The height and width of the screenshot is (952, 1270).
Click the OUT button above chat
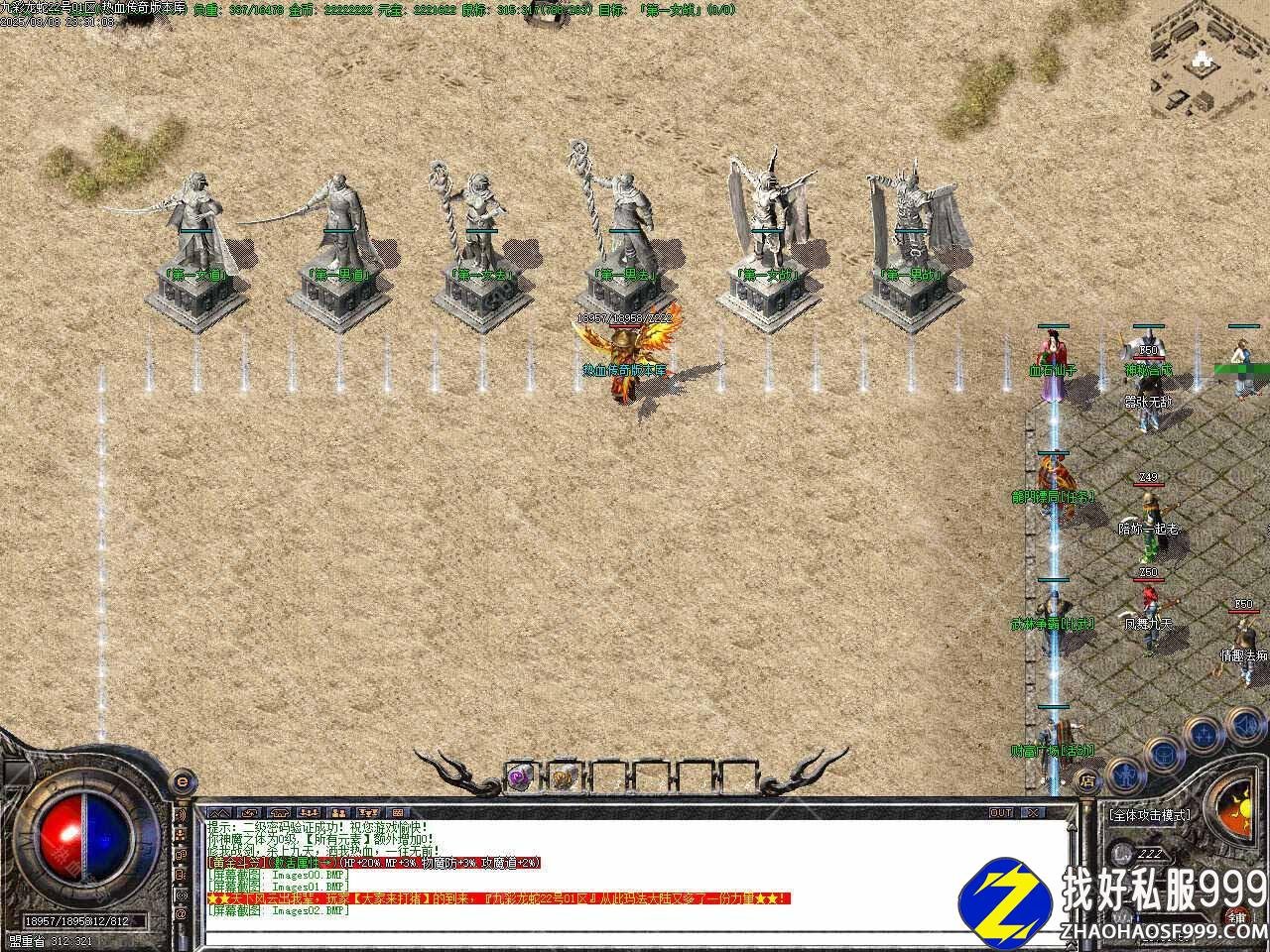pos(1000,813)
